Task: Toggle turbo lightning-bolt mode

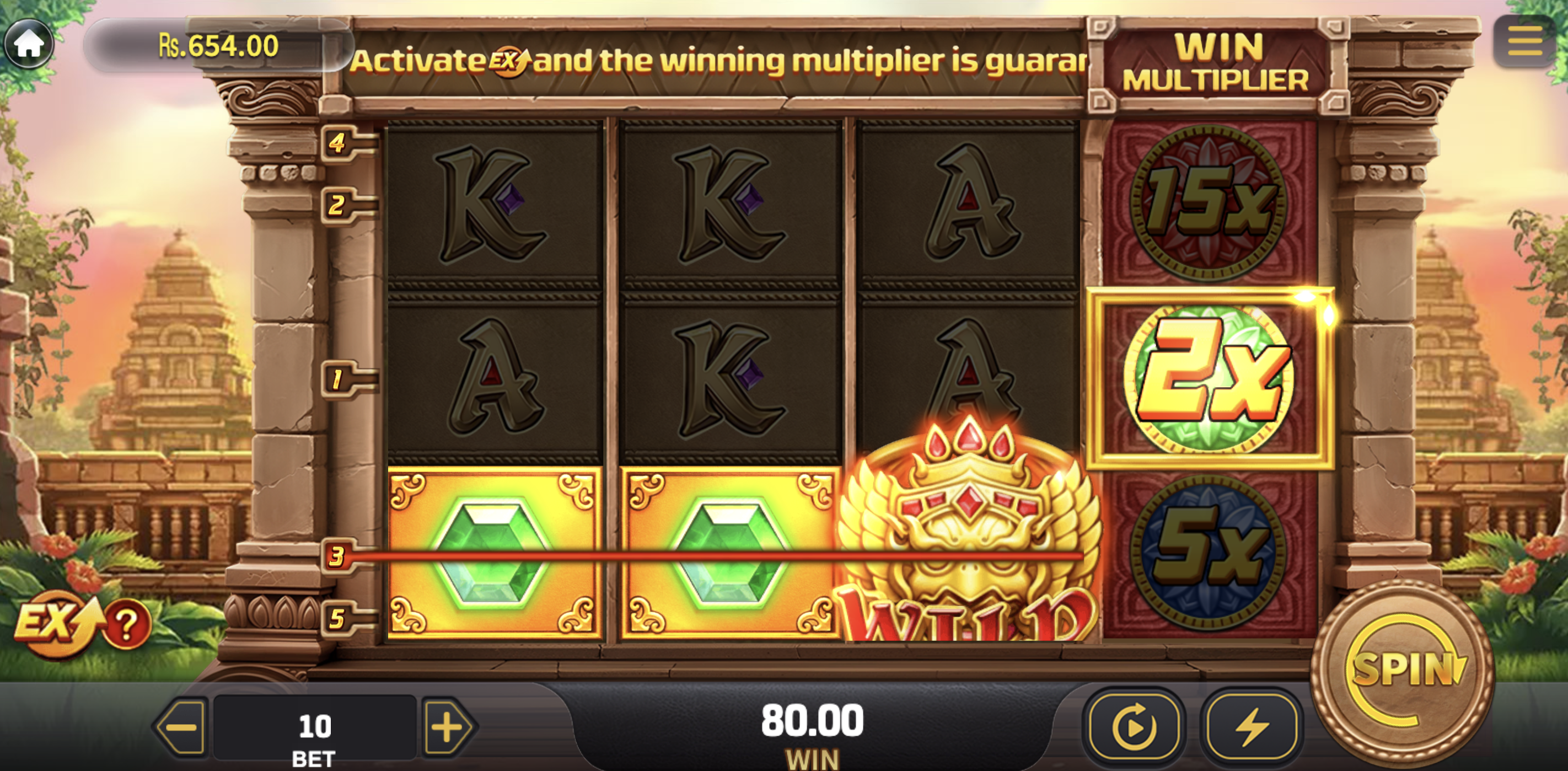Action: [x=1251, y=726]
